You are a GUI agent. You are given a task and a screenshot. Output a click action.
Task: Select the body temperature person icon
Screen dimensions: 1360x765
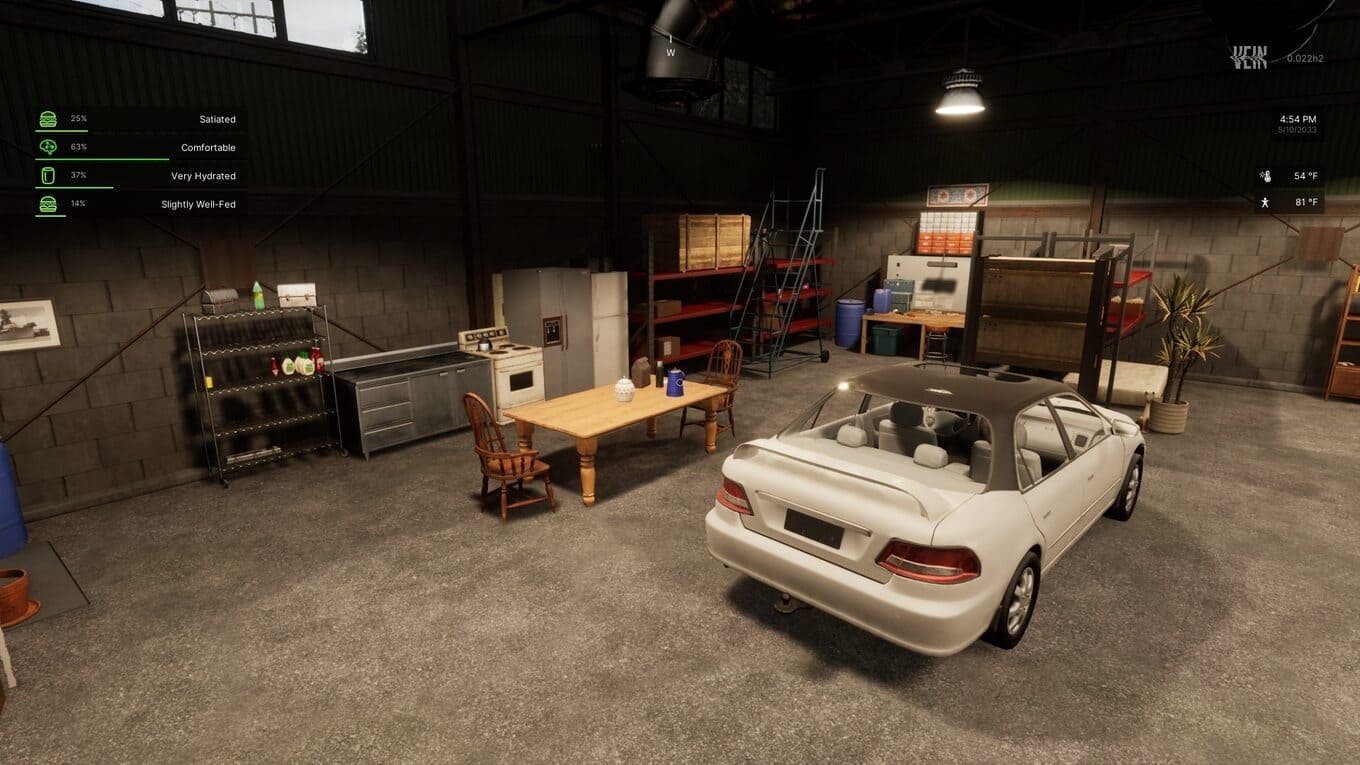pos(1265,203)
